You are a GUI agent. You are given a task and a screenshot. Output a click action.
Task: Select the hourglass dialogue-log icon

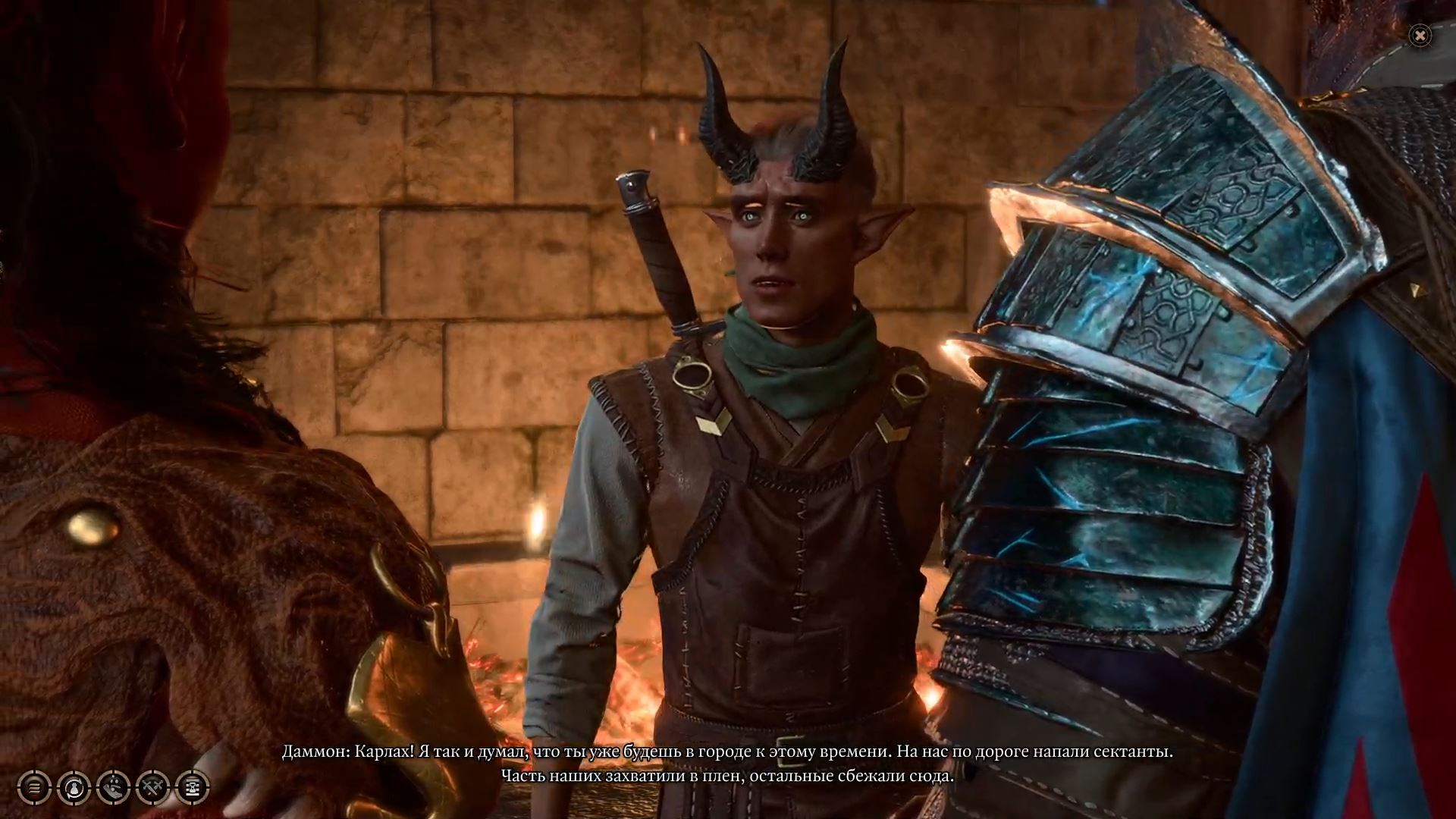point(193,787)
